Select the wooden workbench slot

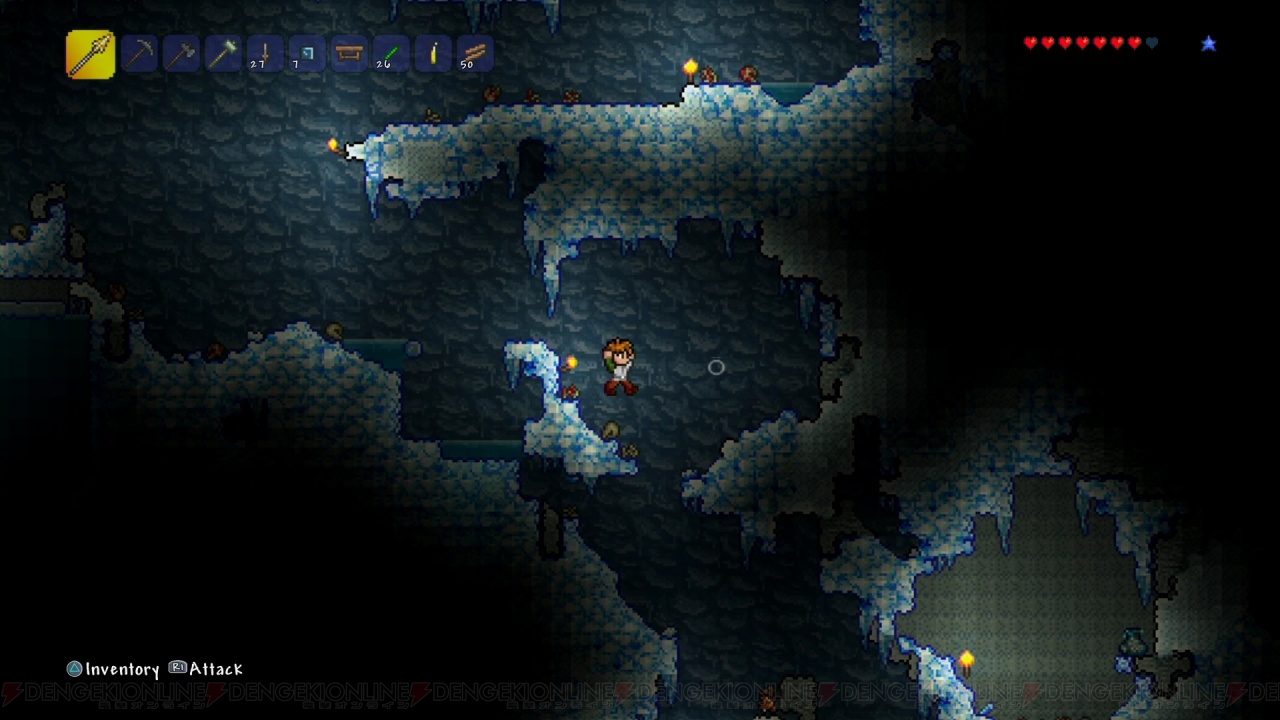349,54
